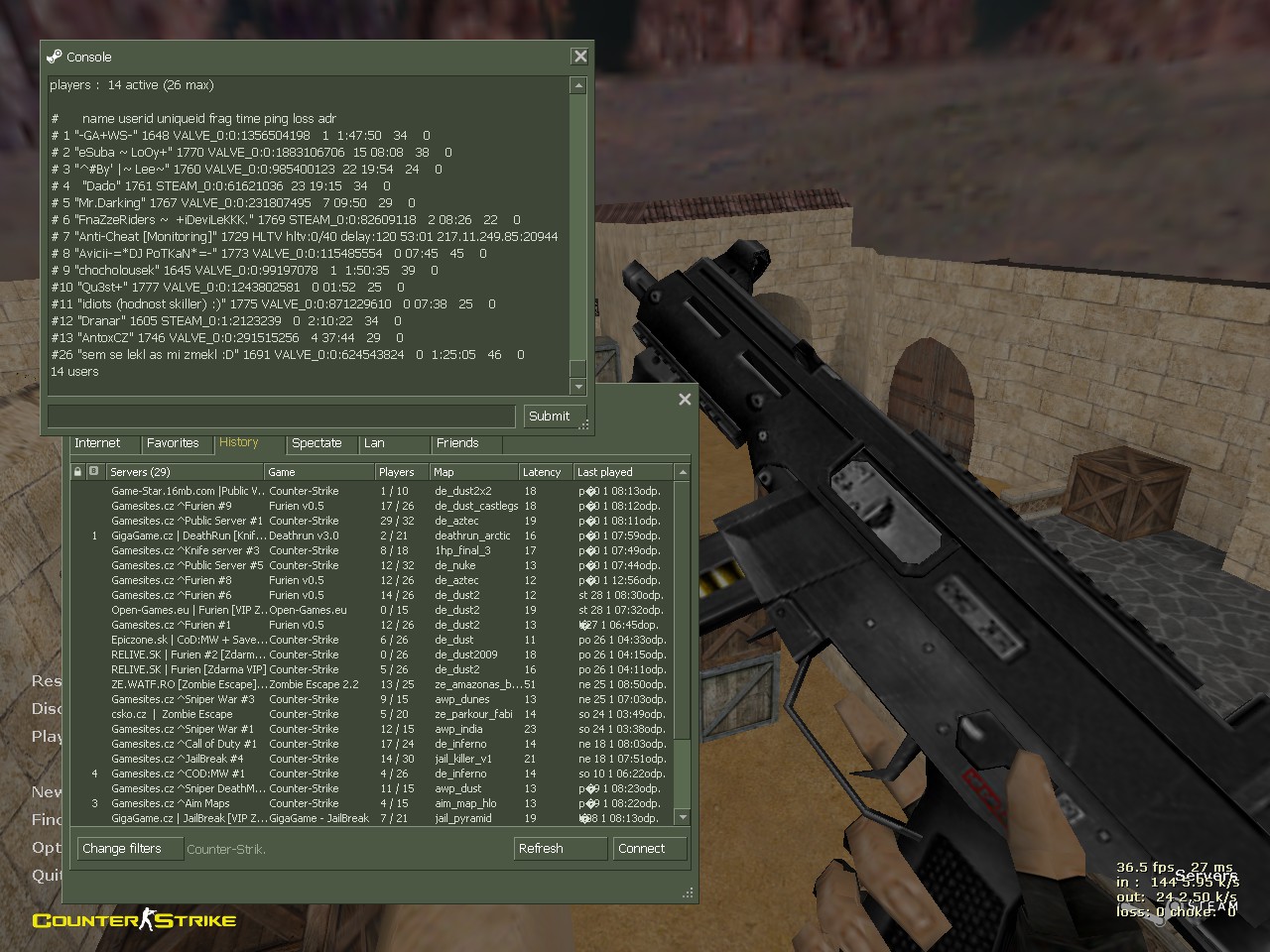Close the Console window

580,57
